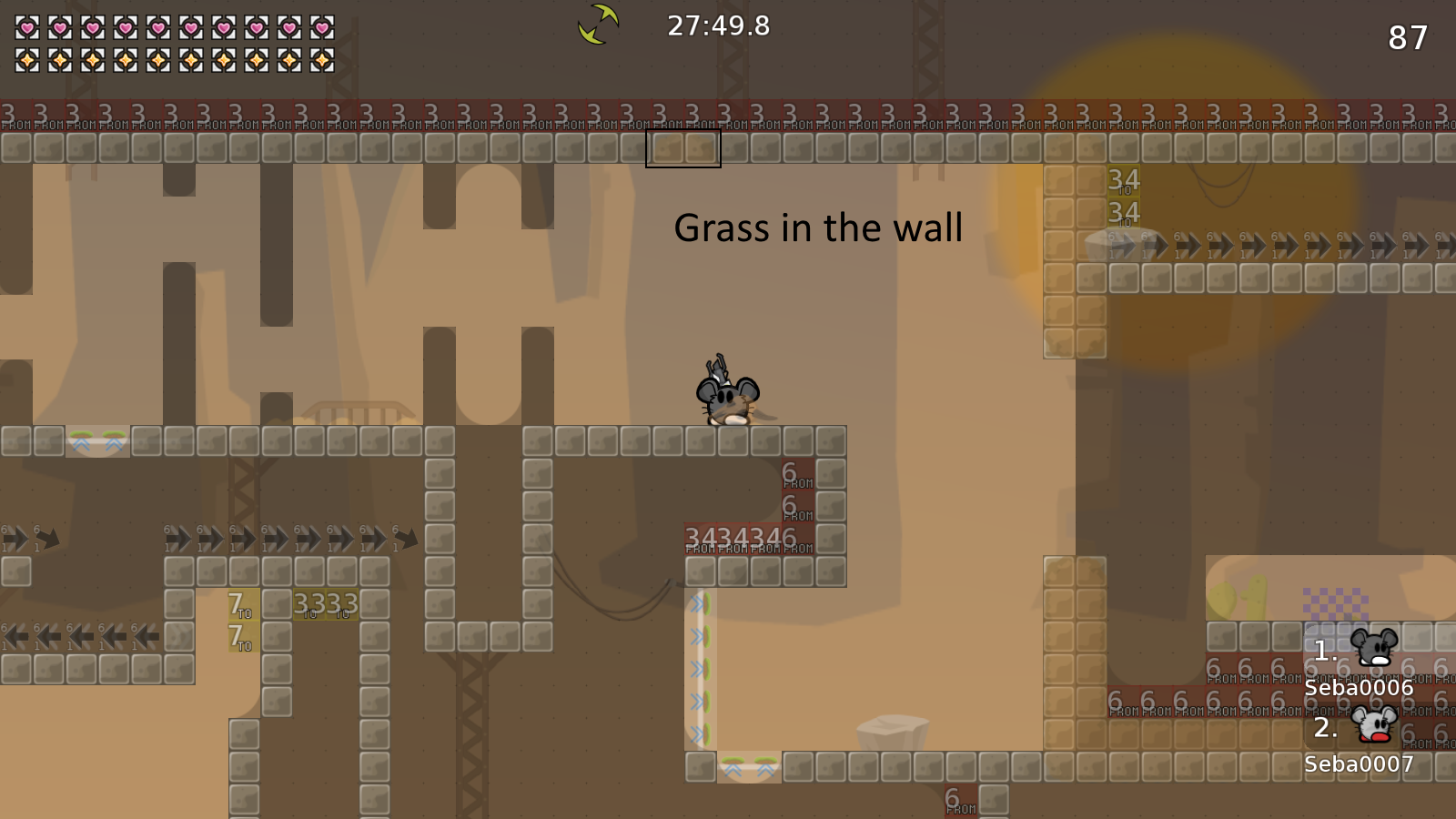The image size is (1456, 819).
Task: Click the 27:49.8 timer display
Action: pyautogui.click(x=716, y=26)
